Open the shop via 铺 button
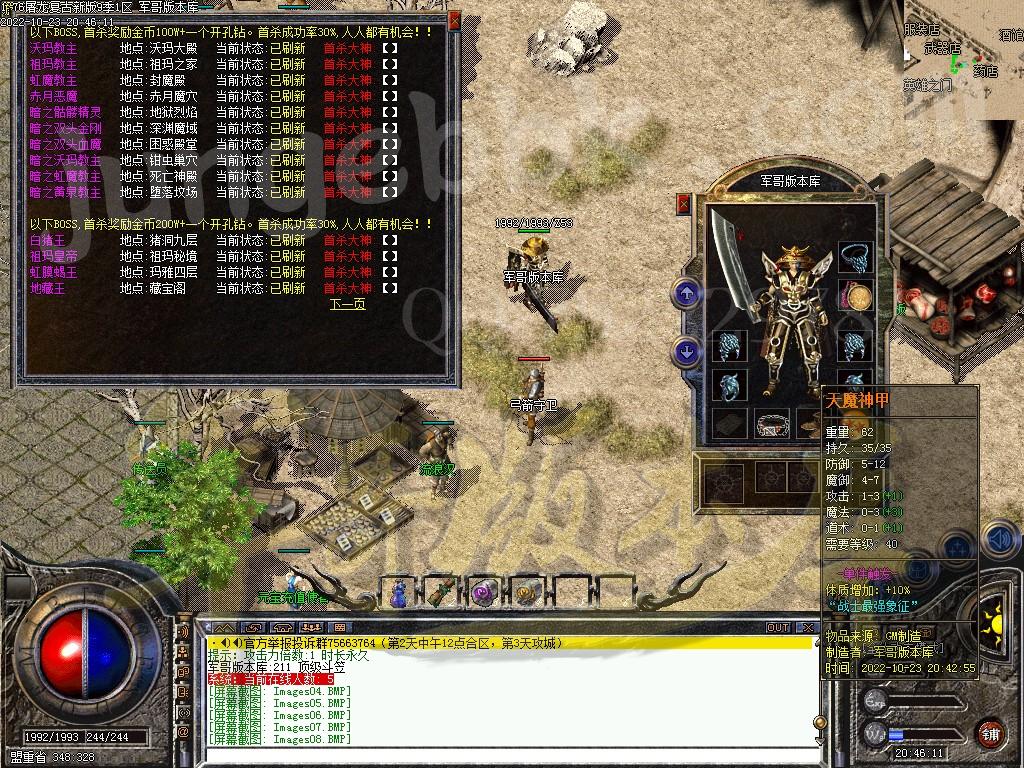The image size is (1024, 768). coord(989,733)
